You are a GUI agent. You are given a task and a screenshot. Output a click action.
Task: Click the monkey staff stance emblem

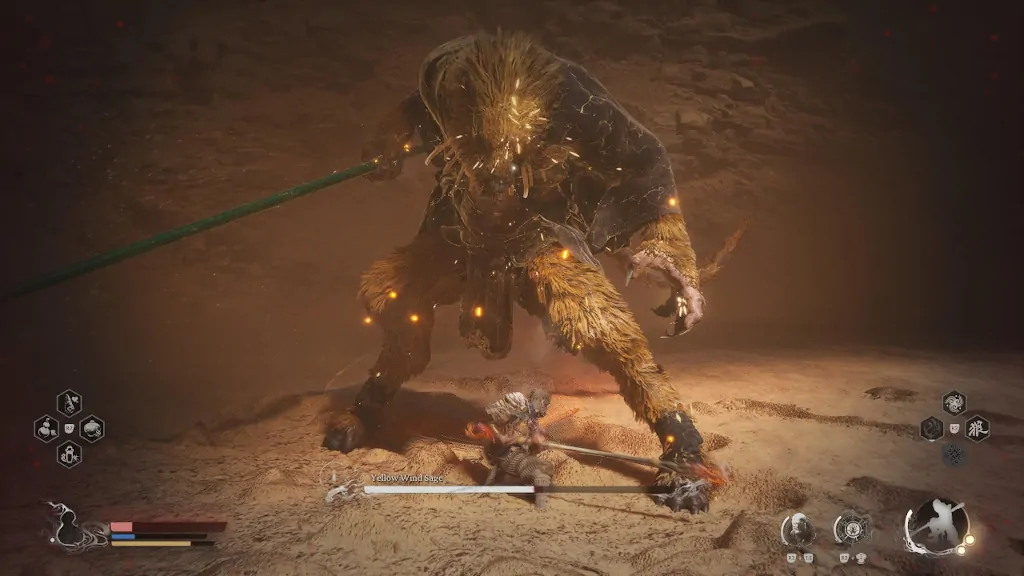(x=936, y=526)
